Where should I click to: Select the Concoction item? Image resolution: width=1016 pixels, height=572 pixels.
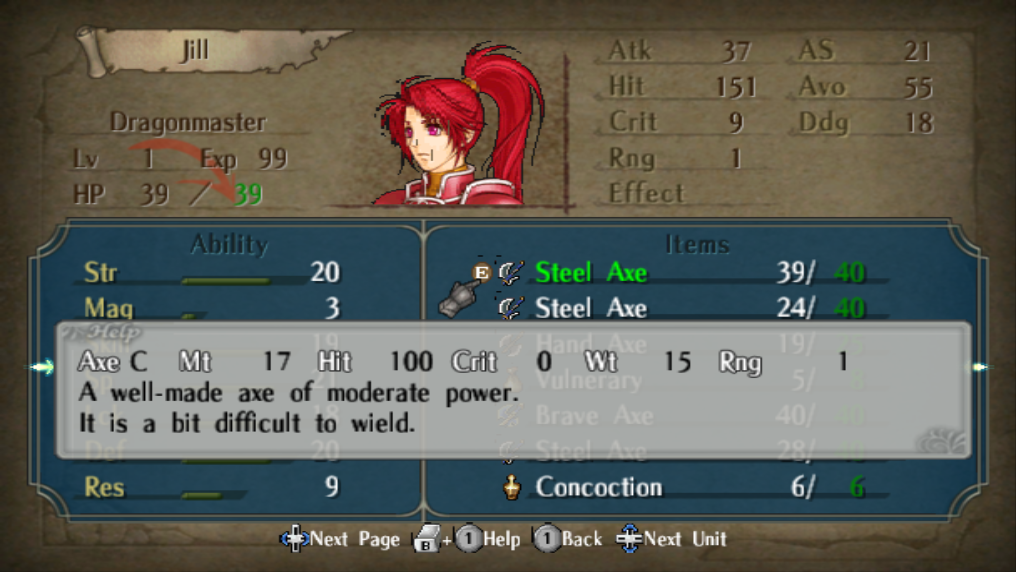(598, 487)
